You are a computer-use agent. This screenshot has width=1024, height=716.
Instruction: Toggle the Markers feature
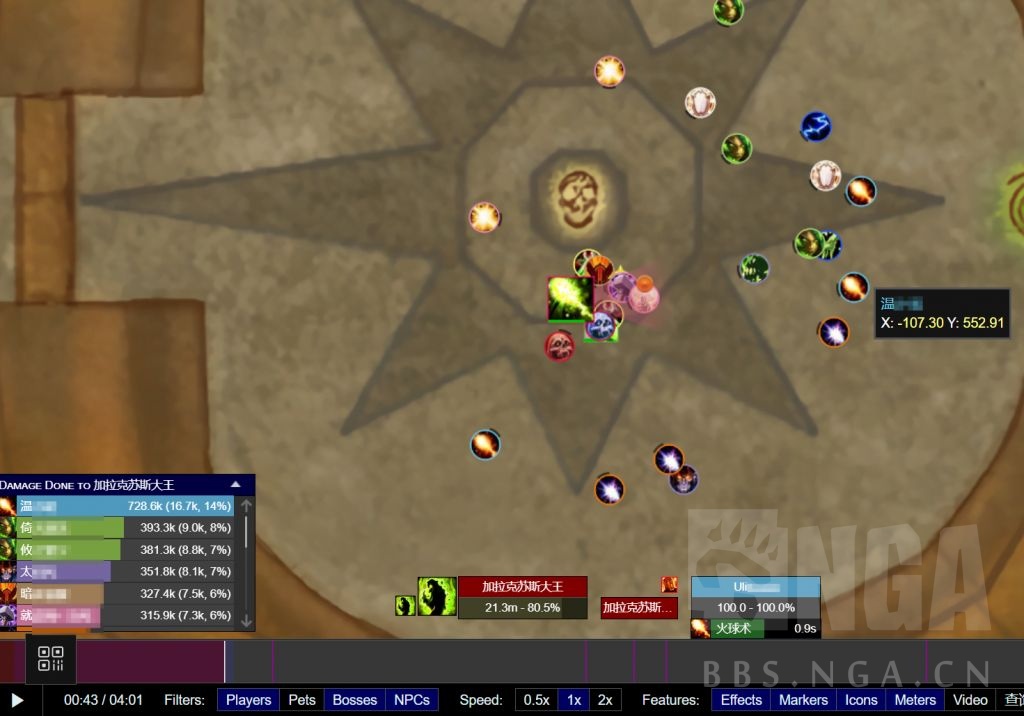(x=803, y=700)
